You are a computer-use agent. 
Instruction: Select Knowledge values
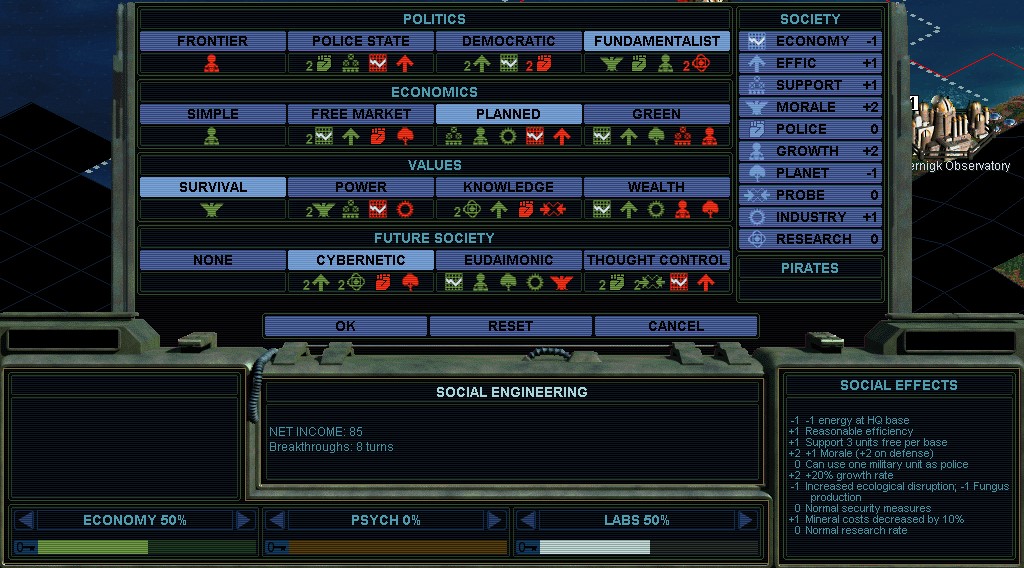coord(509,187)
